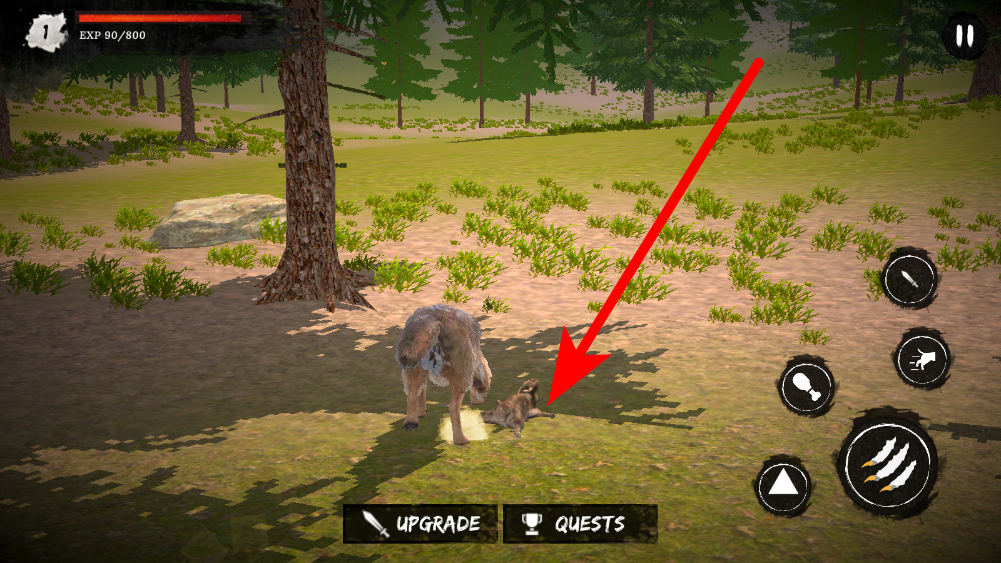Open the Upgrade menu
Image resolution: width=1001 pixels, height=563 pixels.
(x=420, y=523)
